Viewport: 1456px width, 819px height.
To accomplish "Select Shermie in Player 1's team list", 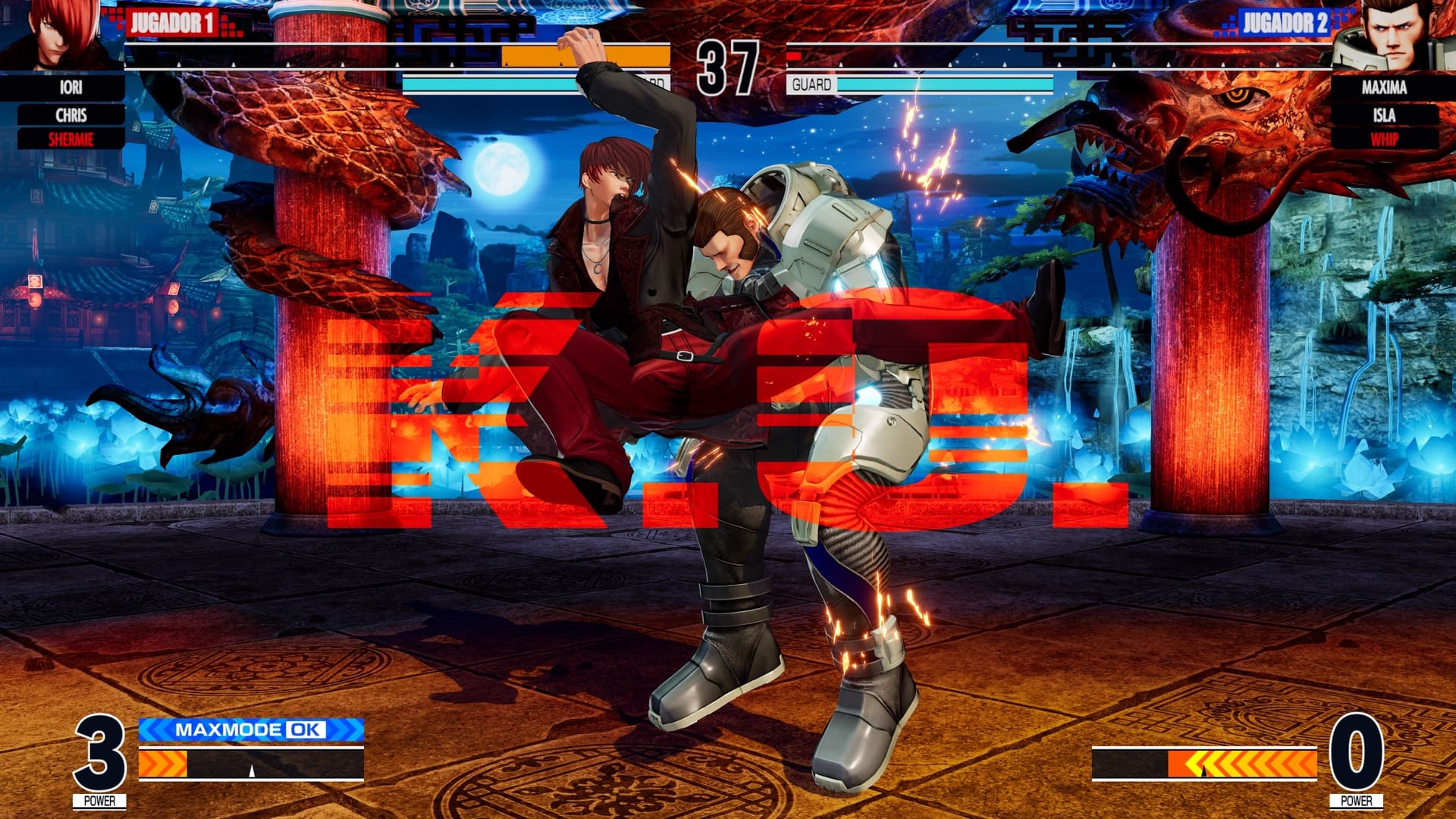I will [71, 140].
